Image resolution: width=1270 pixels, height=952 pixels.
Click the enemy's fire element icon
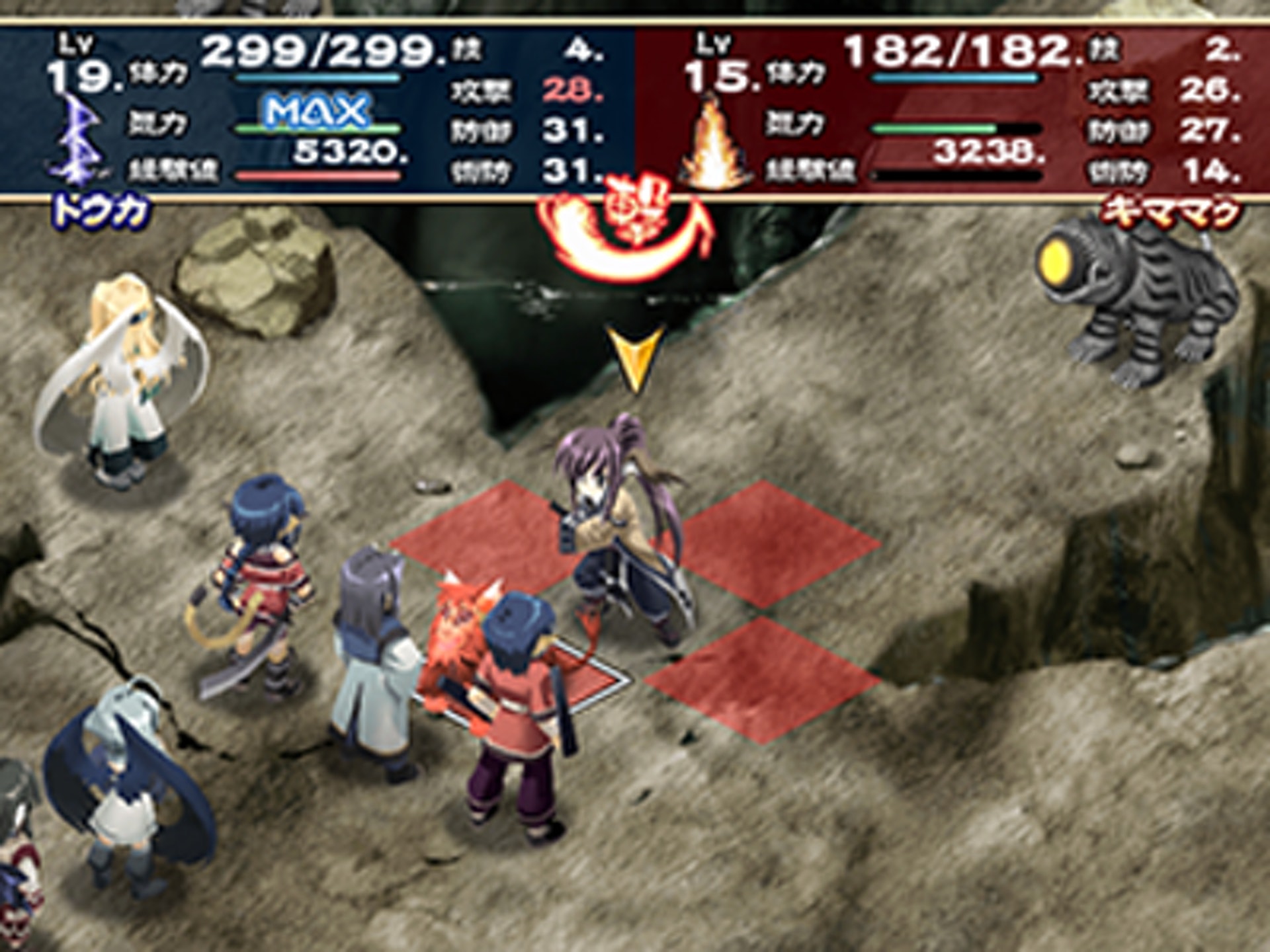[x=716, y=142]
